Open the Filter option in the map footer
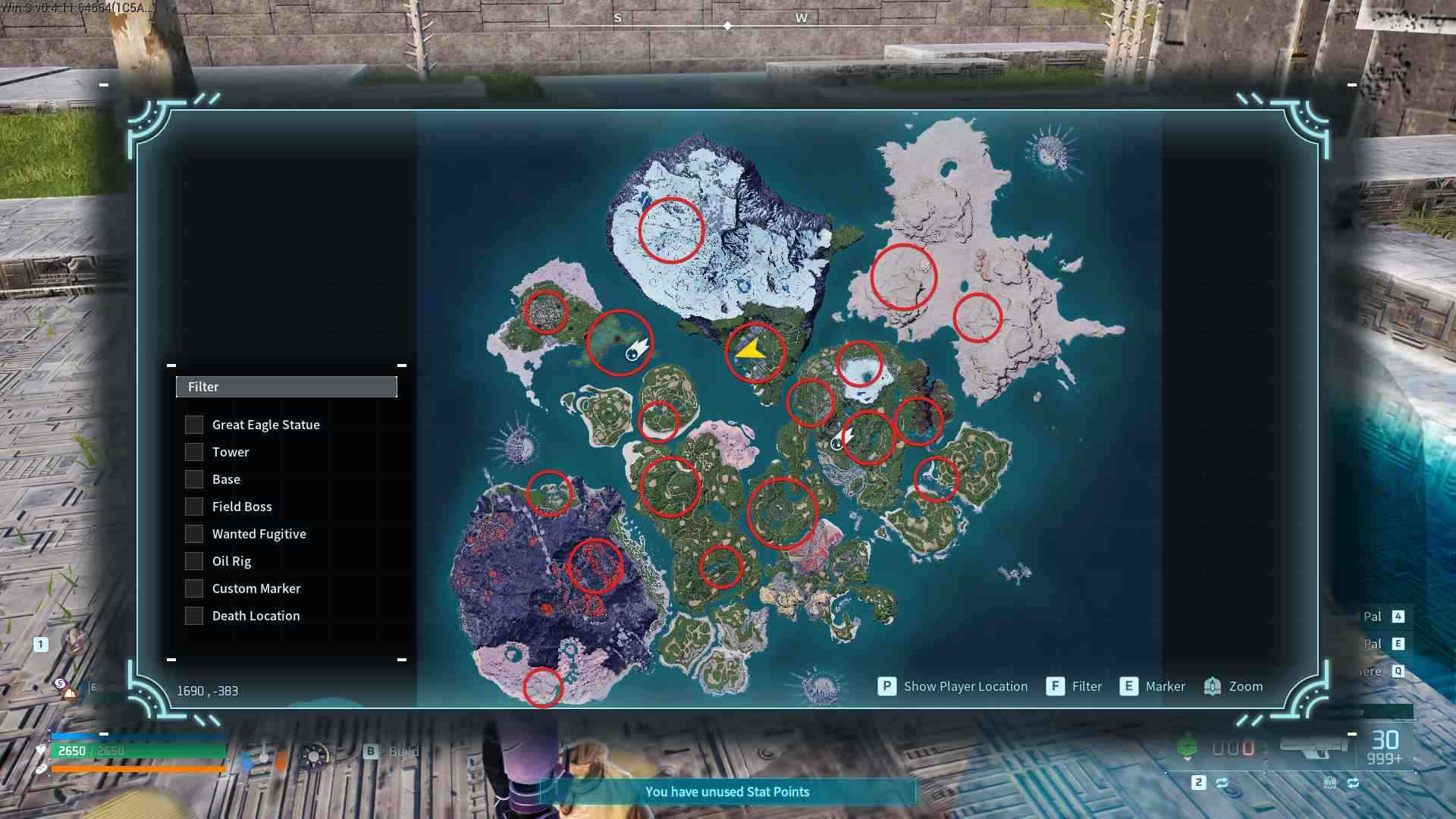This screenshot has height=819, width=1456. tap(1086, 686)
